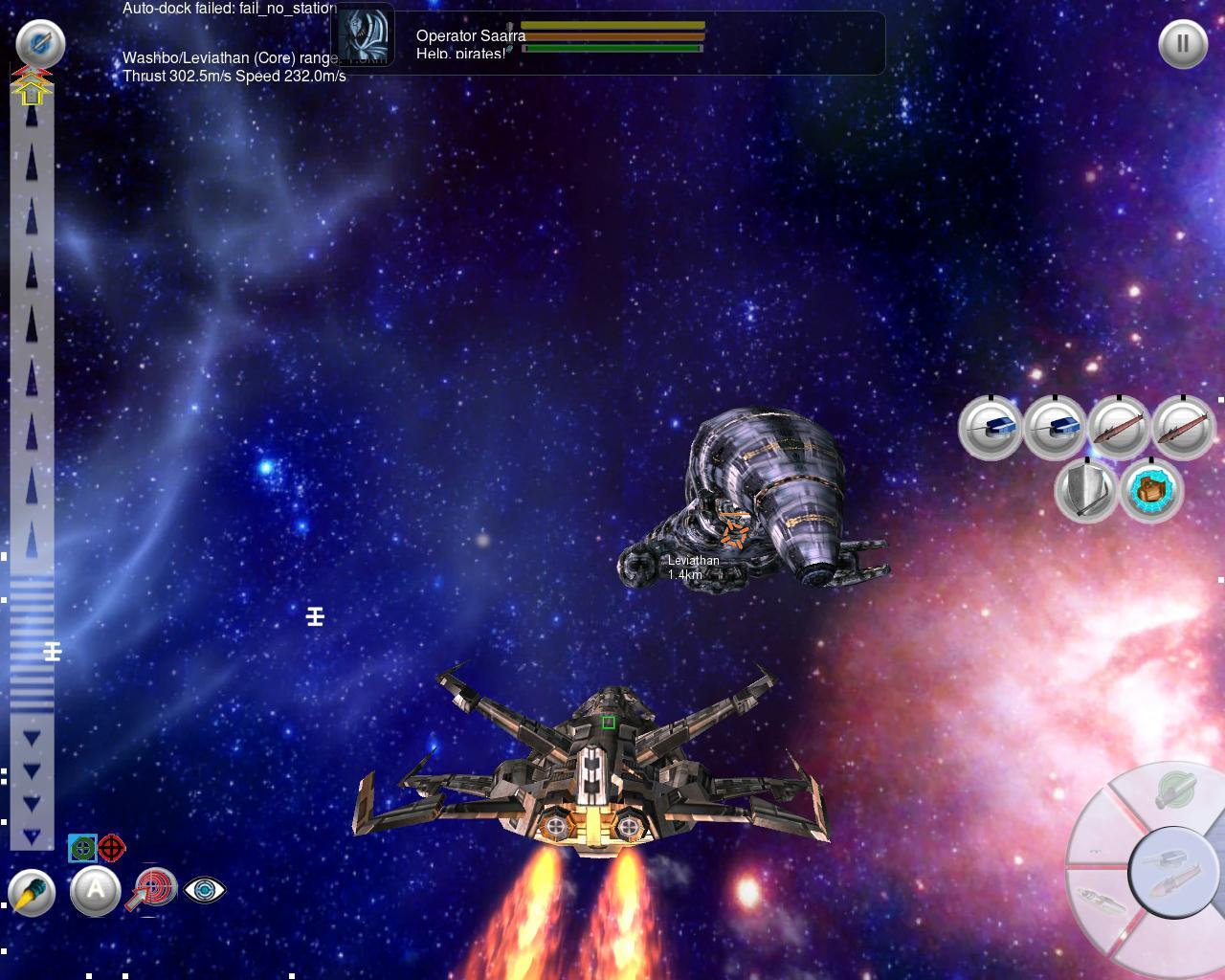Click the center button of the weapon wheel

point(1167,872)
